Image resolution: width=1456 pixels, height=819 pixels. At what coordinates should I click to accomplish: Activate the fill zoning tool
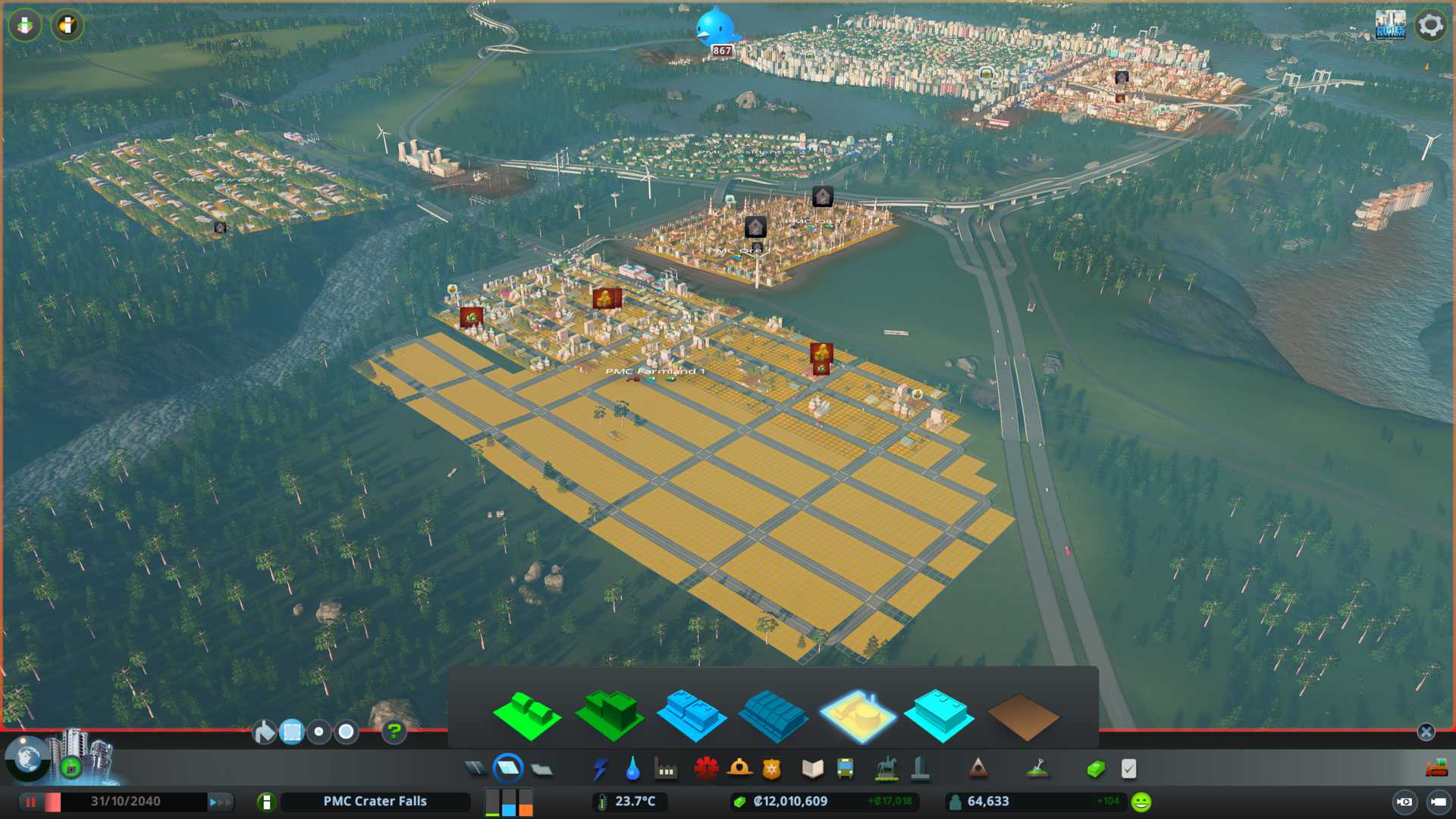click(x=264, y=732)
